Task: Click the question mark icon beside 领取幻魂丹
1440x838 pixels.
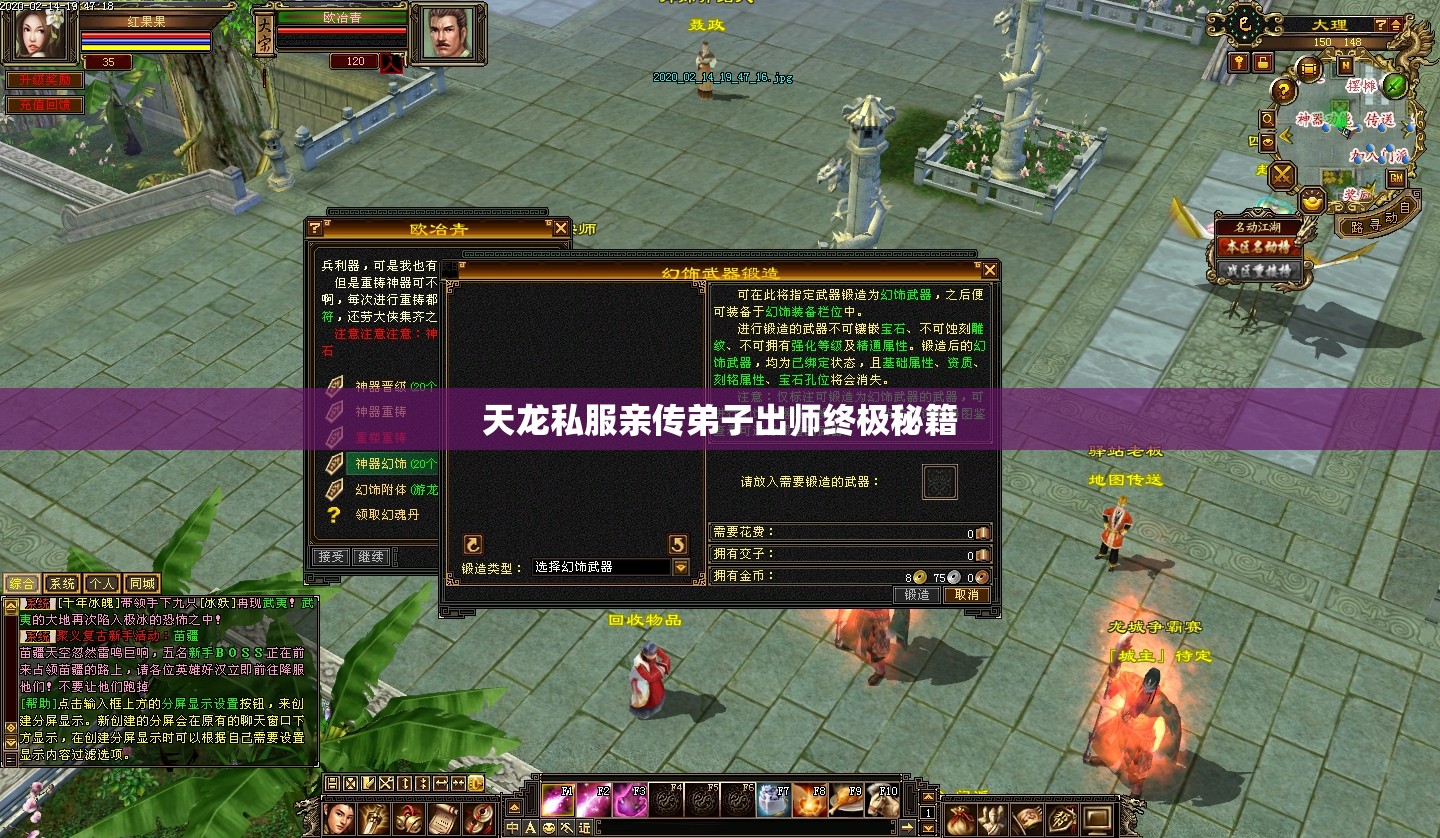Action: coord(334,514)
